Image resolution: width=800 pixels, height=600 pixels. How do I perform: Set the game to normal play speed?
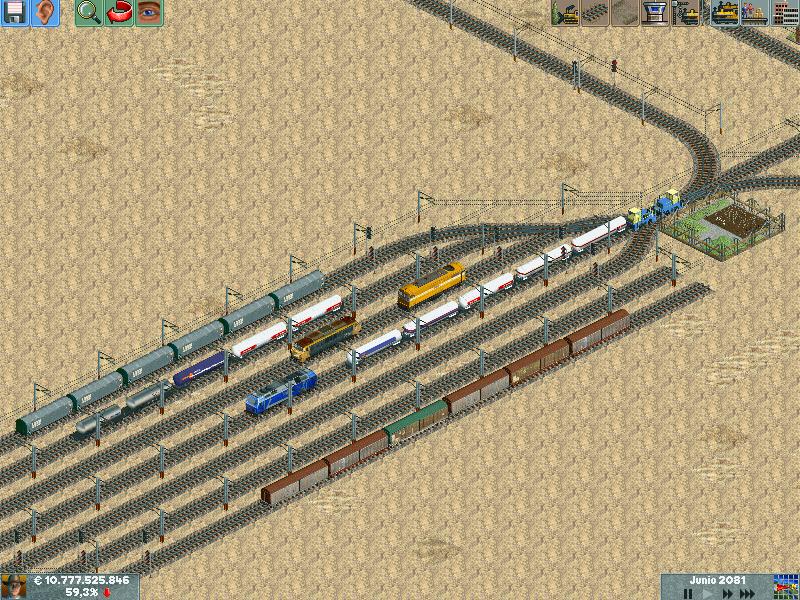(711, 593)
